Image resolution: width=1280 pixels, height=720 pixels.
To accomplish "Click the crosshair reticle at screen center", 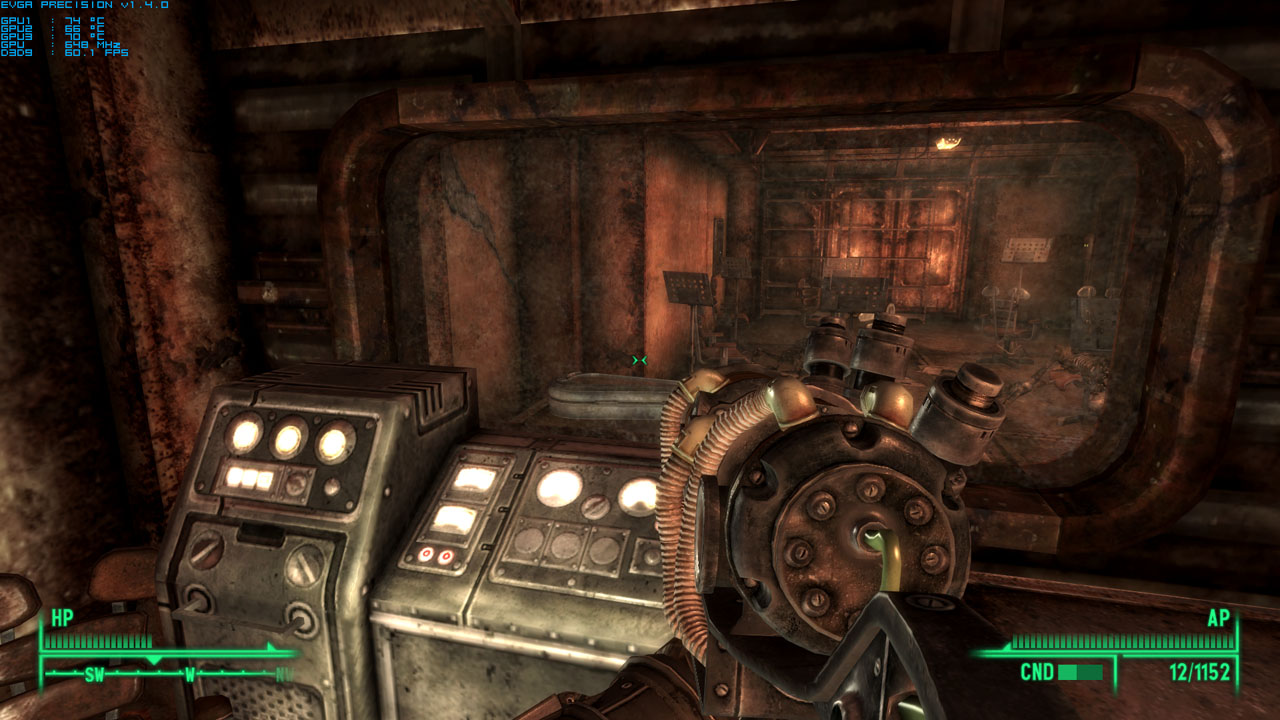I will pyautogui.click(x=641, y=358).
